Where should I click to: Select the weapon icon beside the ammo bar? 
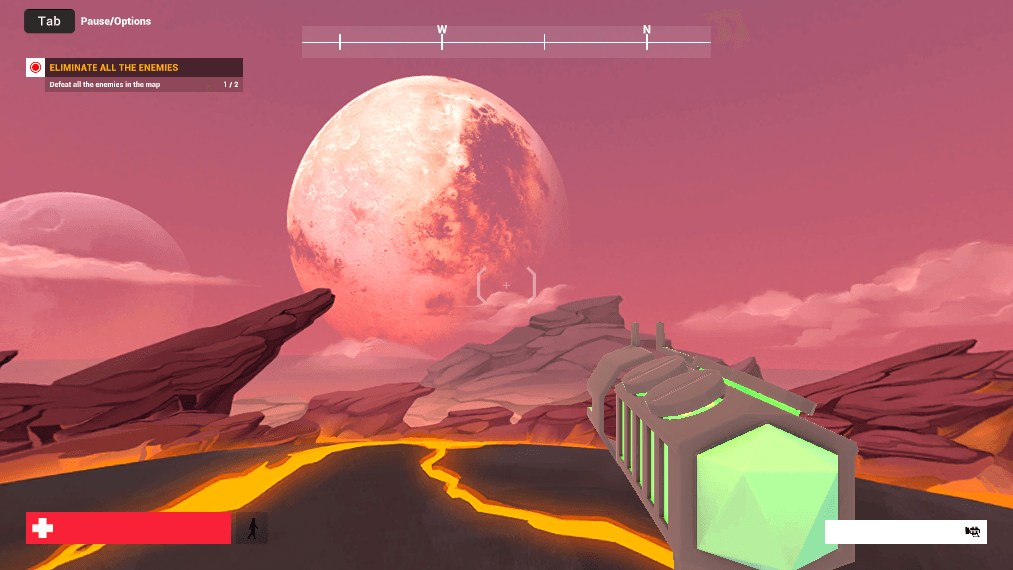coord(973,532)
